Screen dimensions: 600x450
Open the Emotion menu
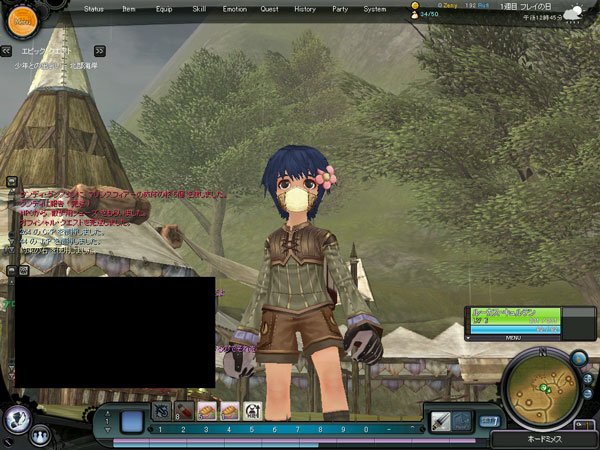[x=234, y=8]
